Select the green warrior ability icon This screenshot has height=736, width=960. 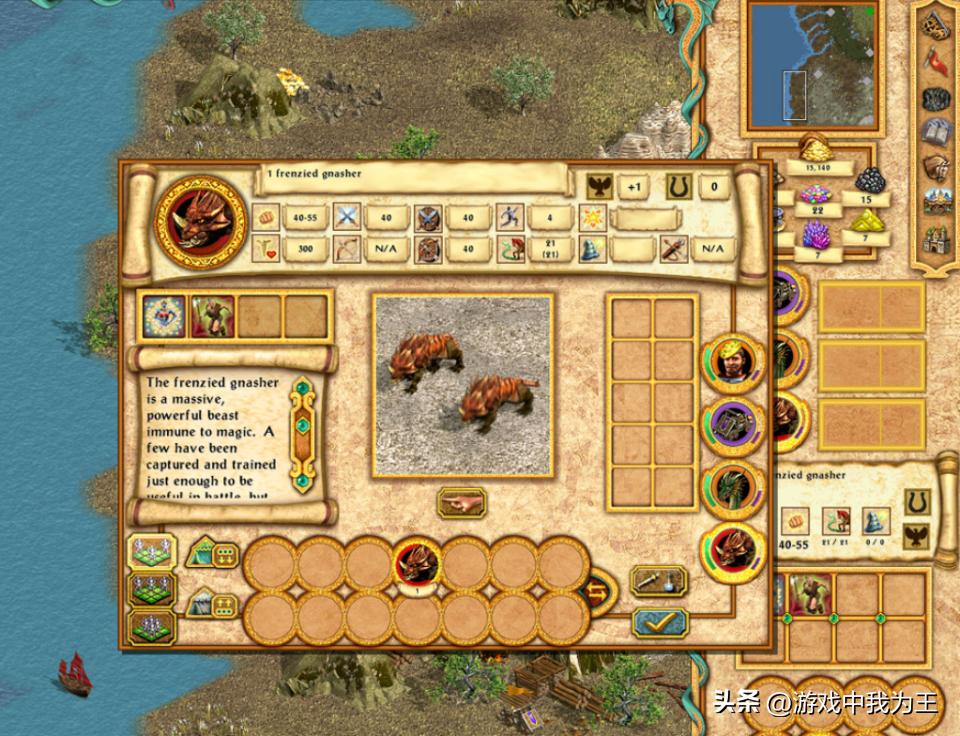click(210, 315)
